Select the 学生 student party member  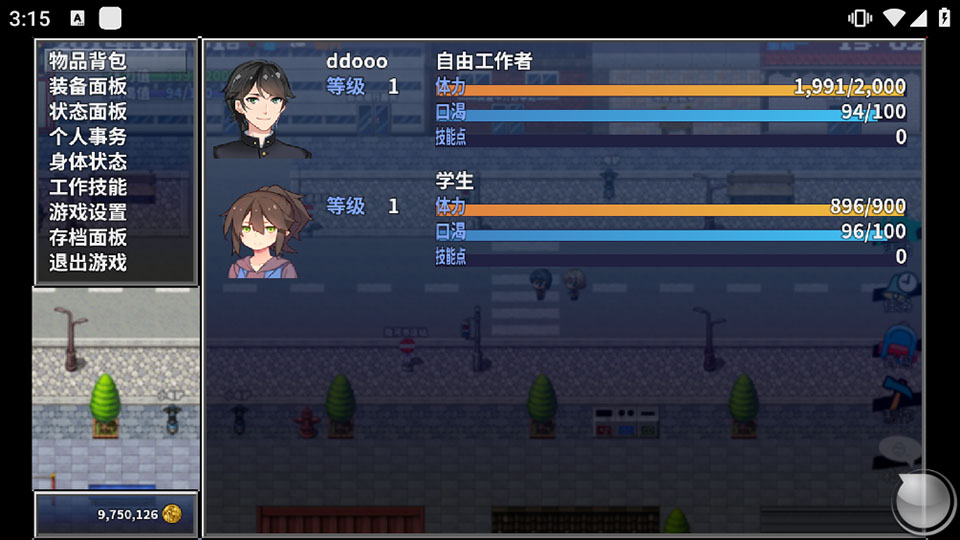pos(560,220)
